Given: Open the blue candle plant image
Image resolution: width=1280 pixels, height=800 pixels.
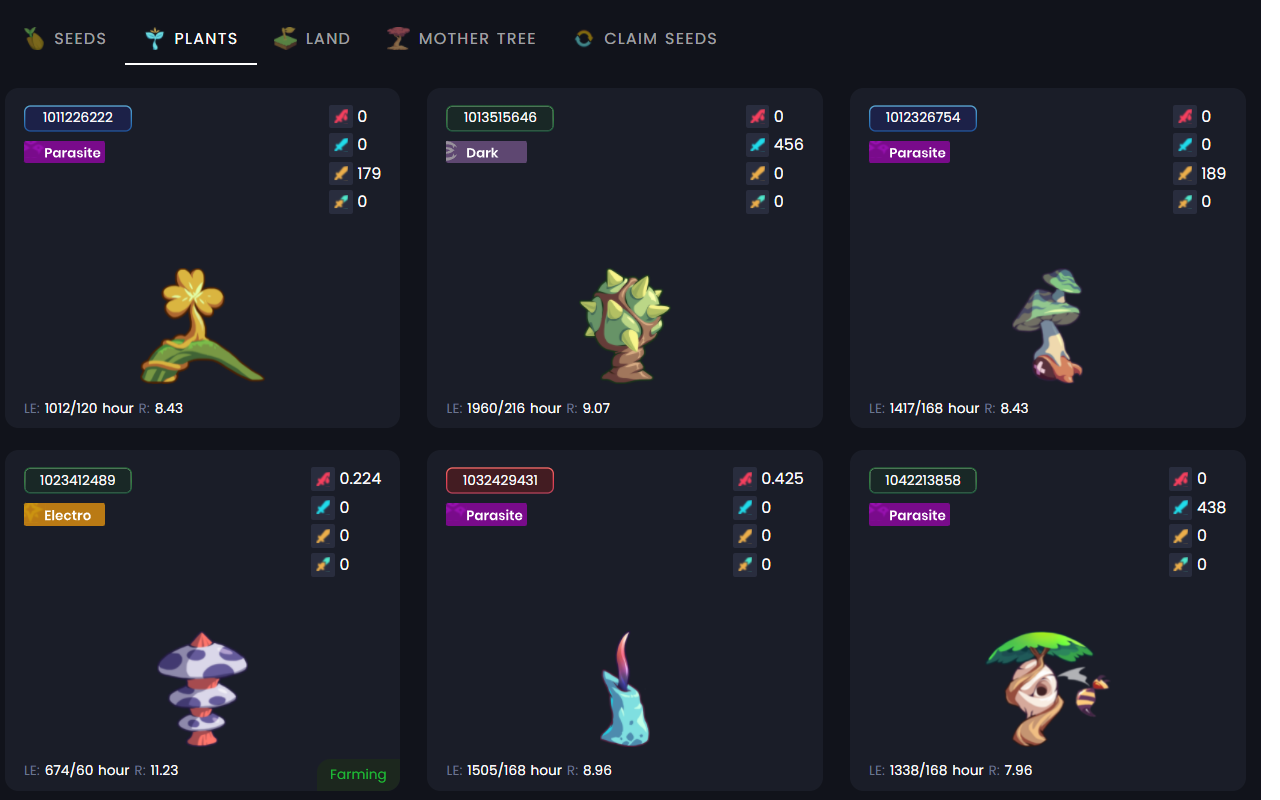Looking at the screenshot, I should tap(625, 690).
